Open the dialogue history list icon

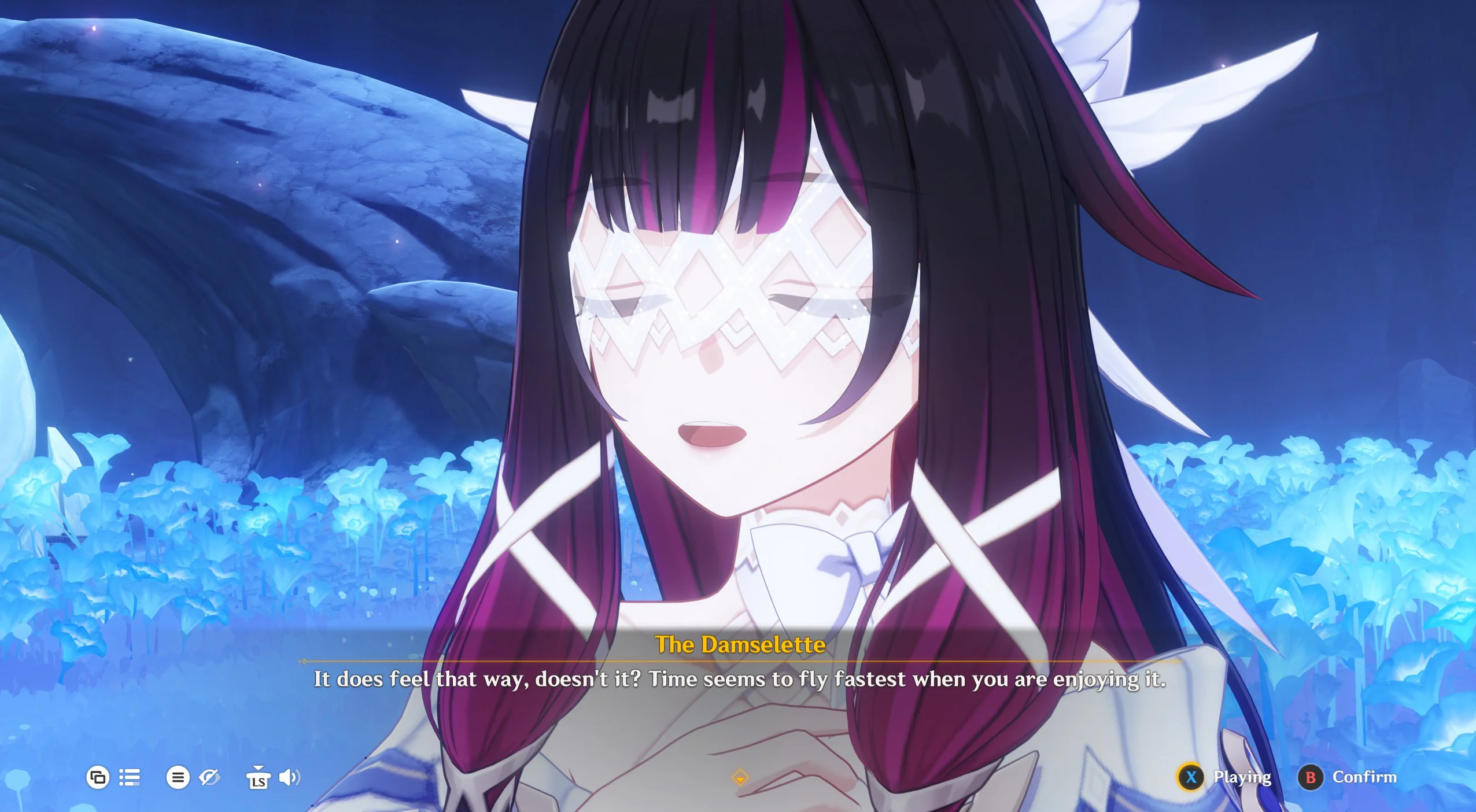click(x=130, y=777)
